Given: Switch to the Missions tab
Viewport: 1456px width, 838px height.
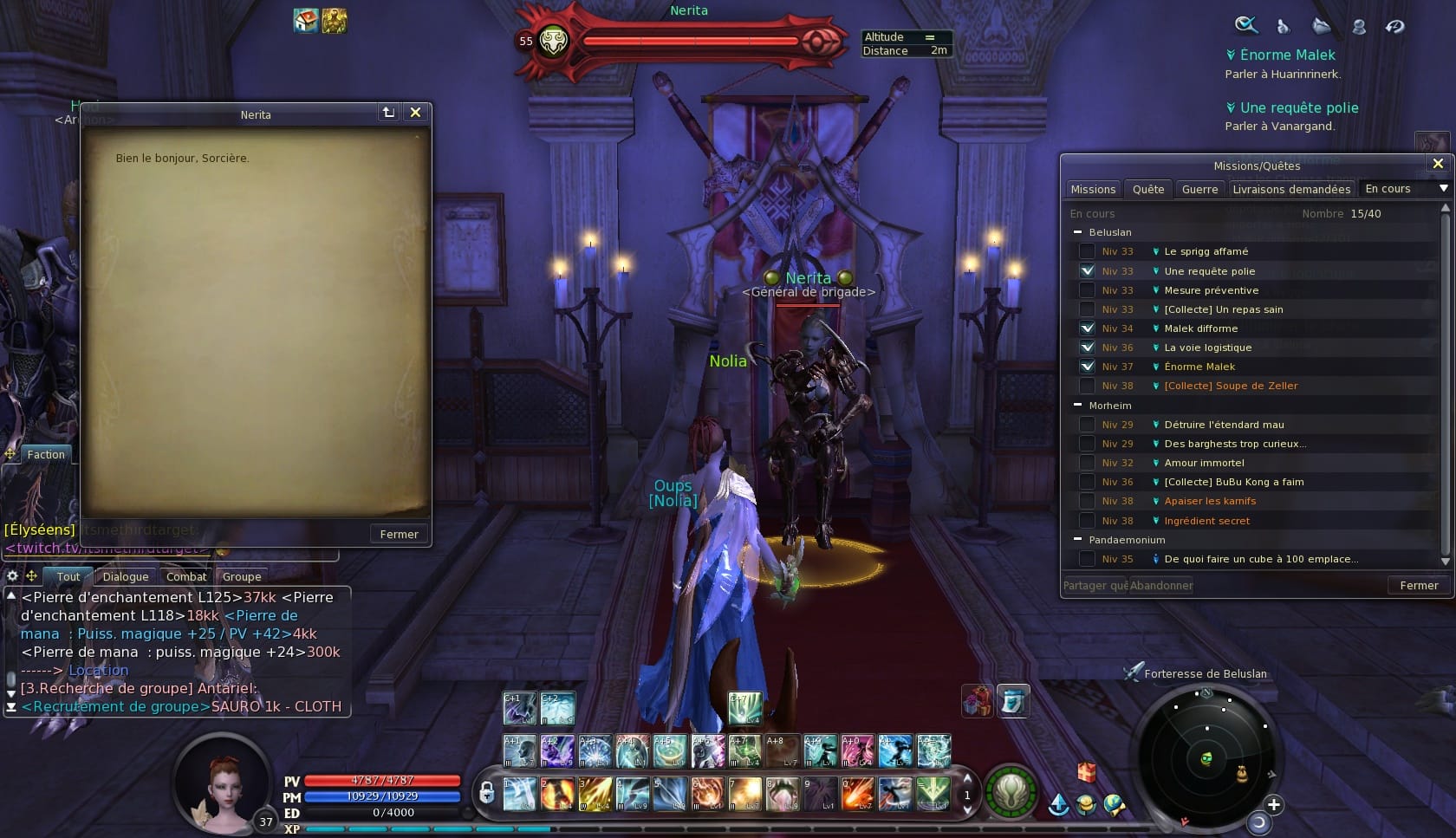Looking at the screenshot, I should tap(1093, 189).
